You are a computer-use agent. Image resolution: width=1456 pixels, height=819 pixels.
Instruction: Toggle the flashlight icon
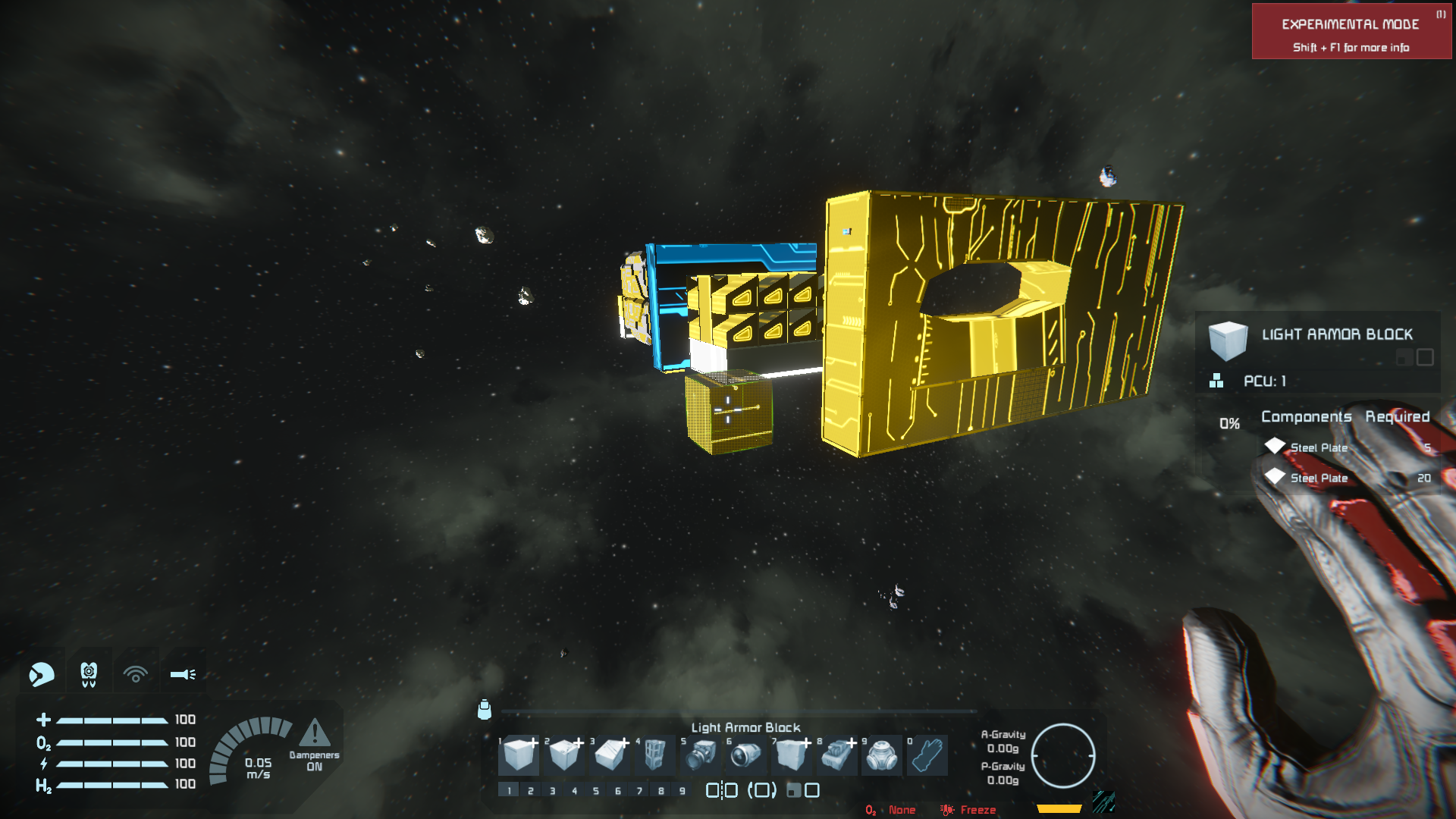[x=183, y=673]
